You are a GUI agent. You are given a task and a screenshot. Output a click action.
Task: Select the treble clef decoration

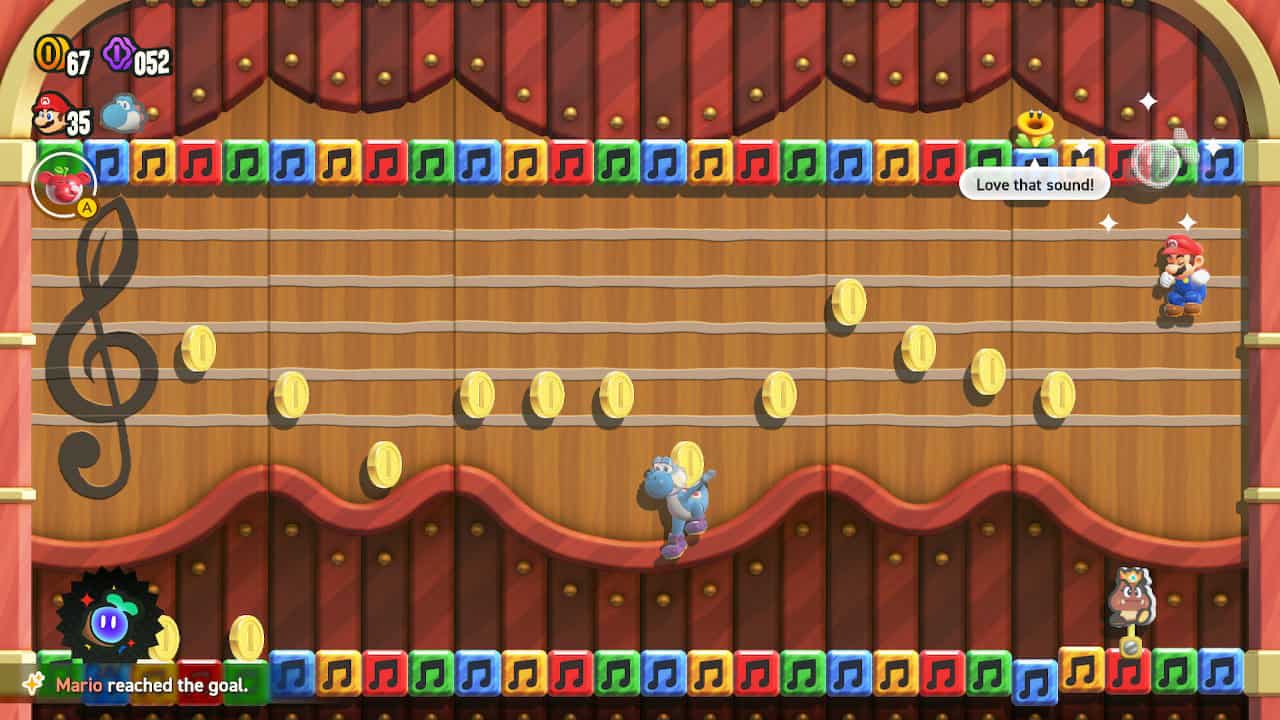(x=105, y=350)
